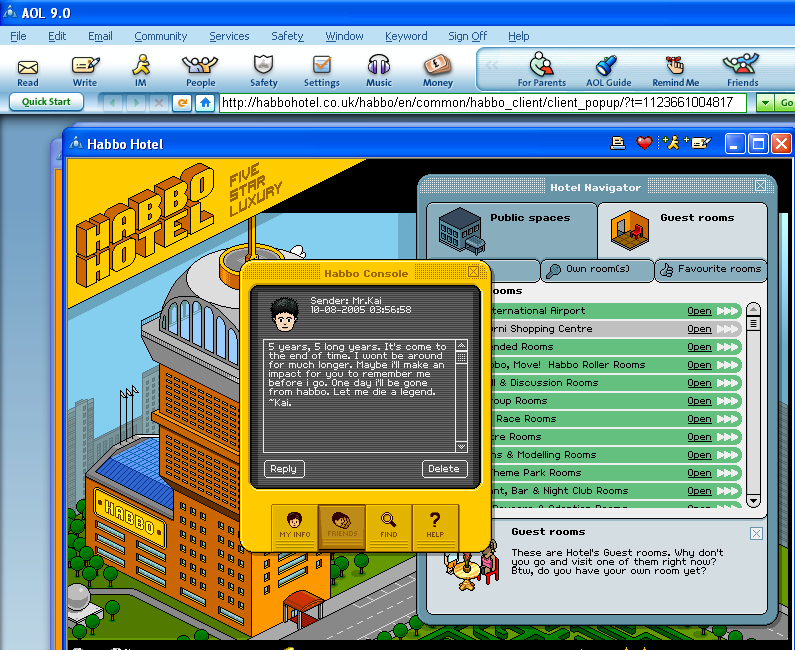Switch to Public spaces tab
Screen dimensions: 795x650
click(x=511, y=229)
